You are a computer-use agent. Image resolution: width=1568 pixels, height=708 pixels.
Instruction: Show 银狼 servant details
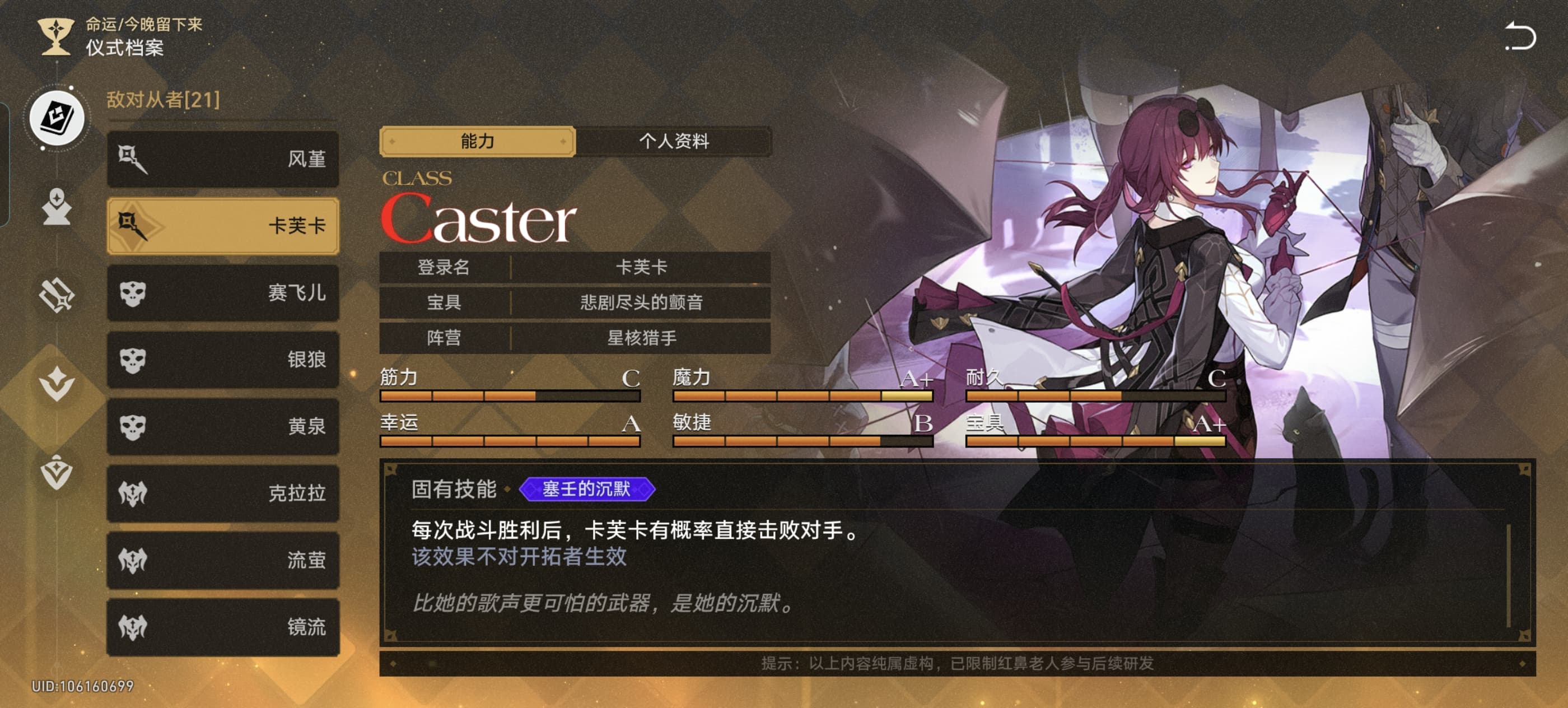(223, 360)
